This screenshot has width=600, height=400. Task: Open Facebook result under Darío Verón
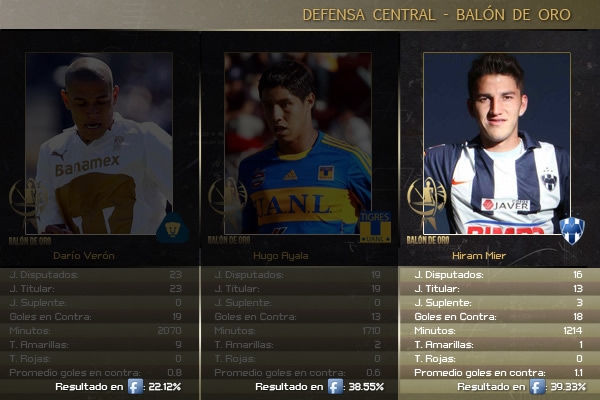tap(135, 386)
